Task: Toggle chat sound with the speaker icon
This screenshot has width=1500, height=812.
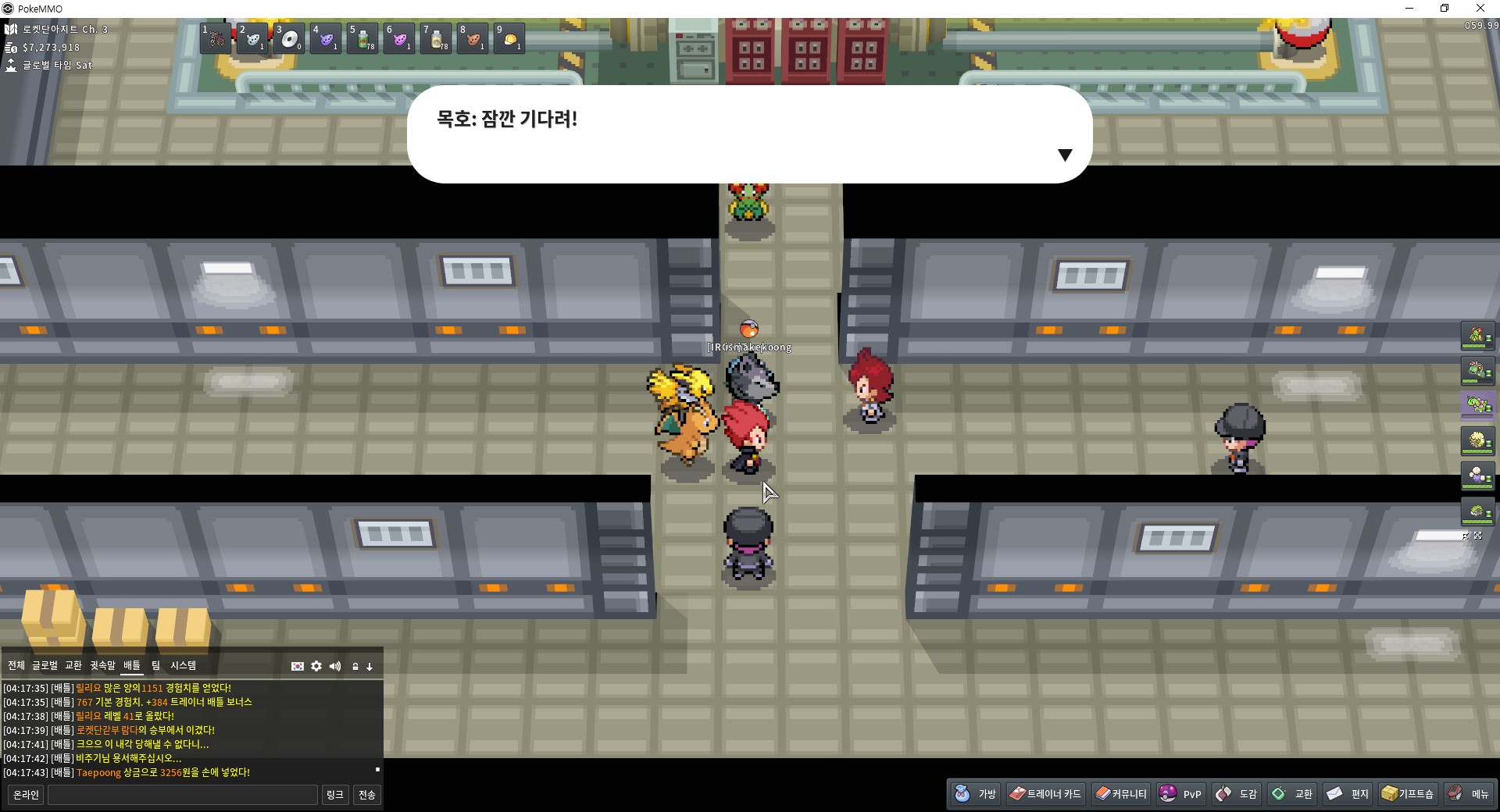Action: click(x=335, y=666)
